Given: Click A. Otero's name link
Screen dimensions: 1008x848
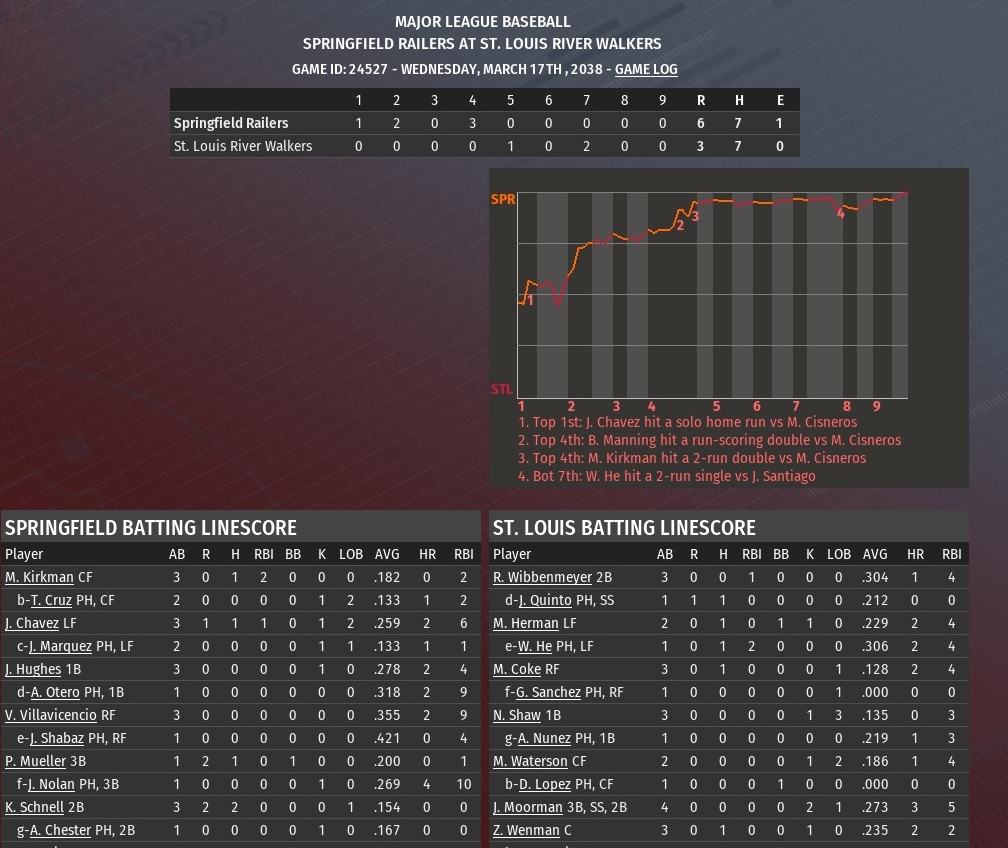Looking at the screenshot, I should [55, 692].
